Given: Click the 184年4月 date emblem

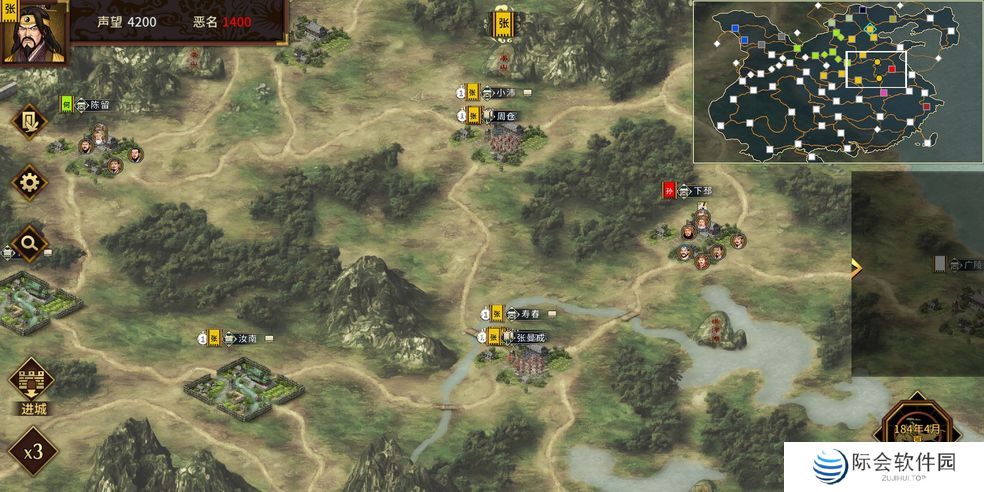Looking at the screenshot, I should 918,432.
